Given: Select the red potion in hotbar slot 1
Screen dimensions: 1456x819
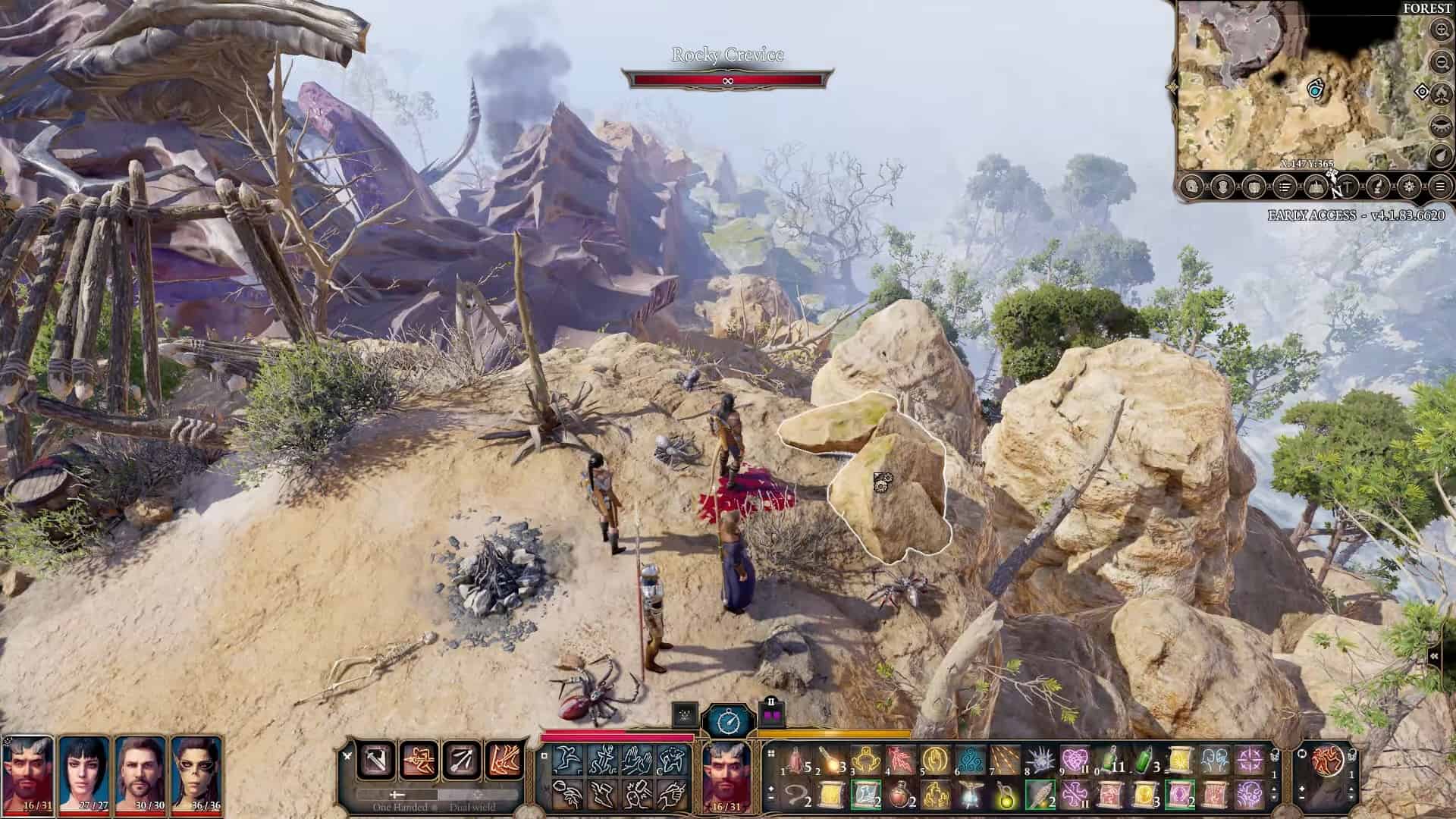Looking at the screenshot, I should pos(796,759).
